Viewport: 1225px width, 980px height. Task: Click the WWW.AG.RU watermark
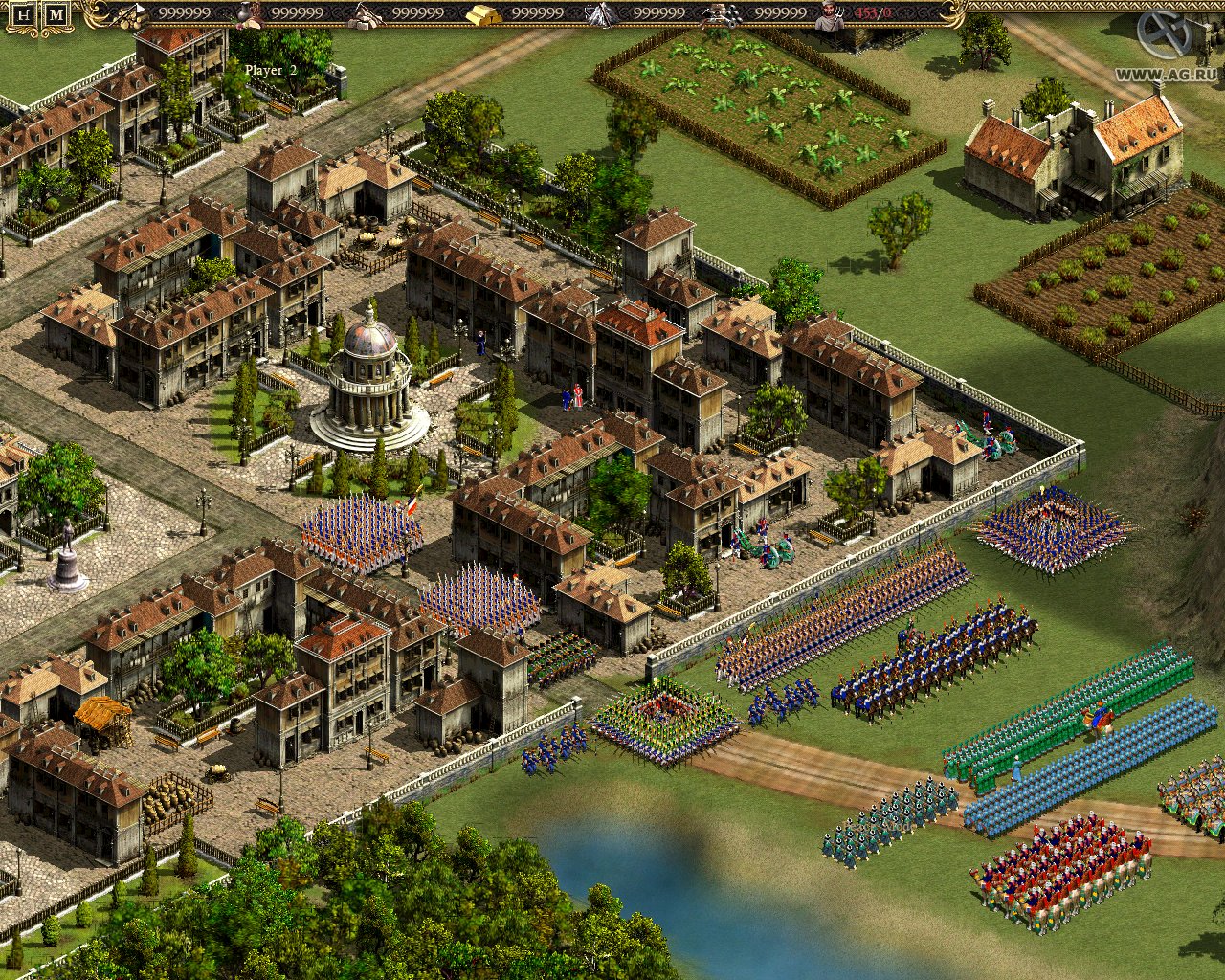(x=1166, y=73)
